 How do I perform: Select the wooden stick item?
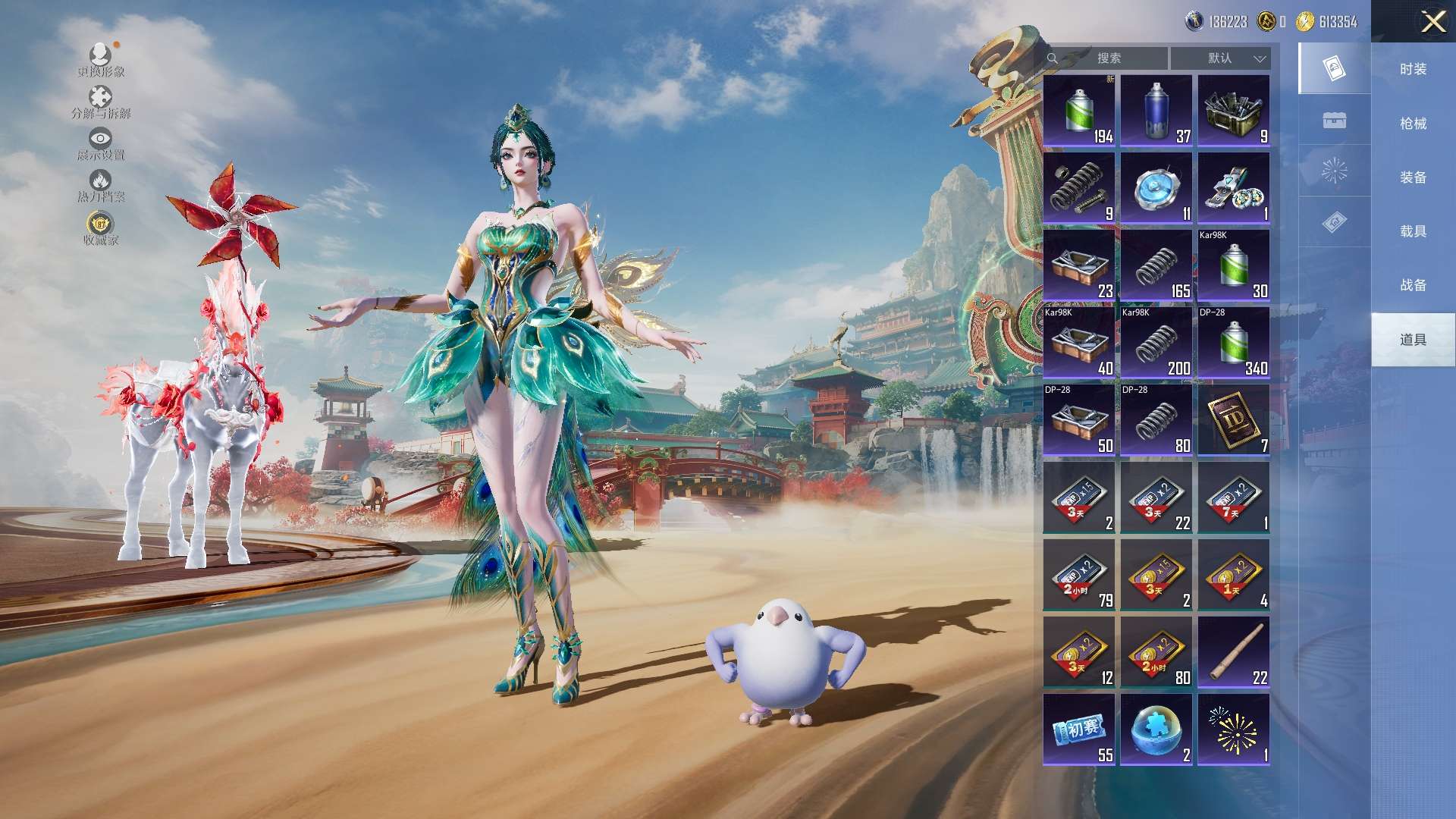click(x=1233, y=652)
